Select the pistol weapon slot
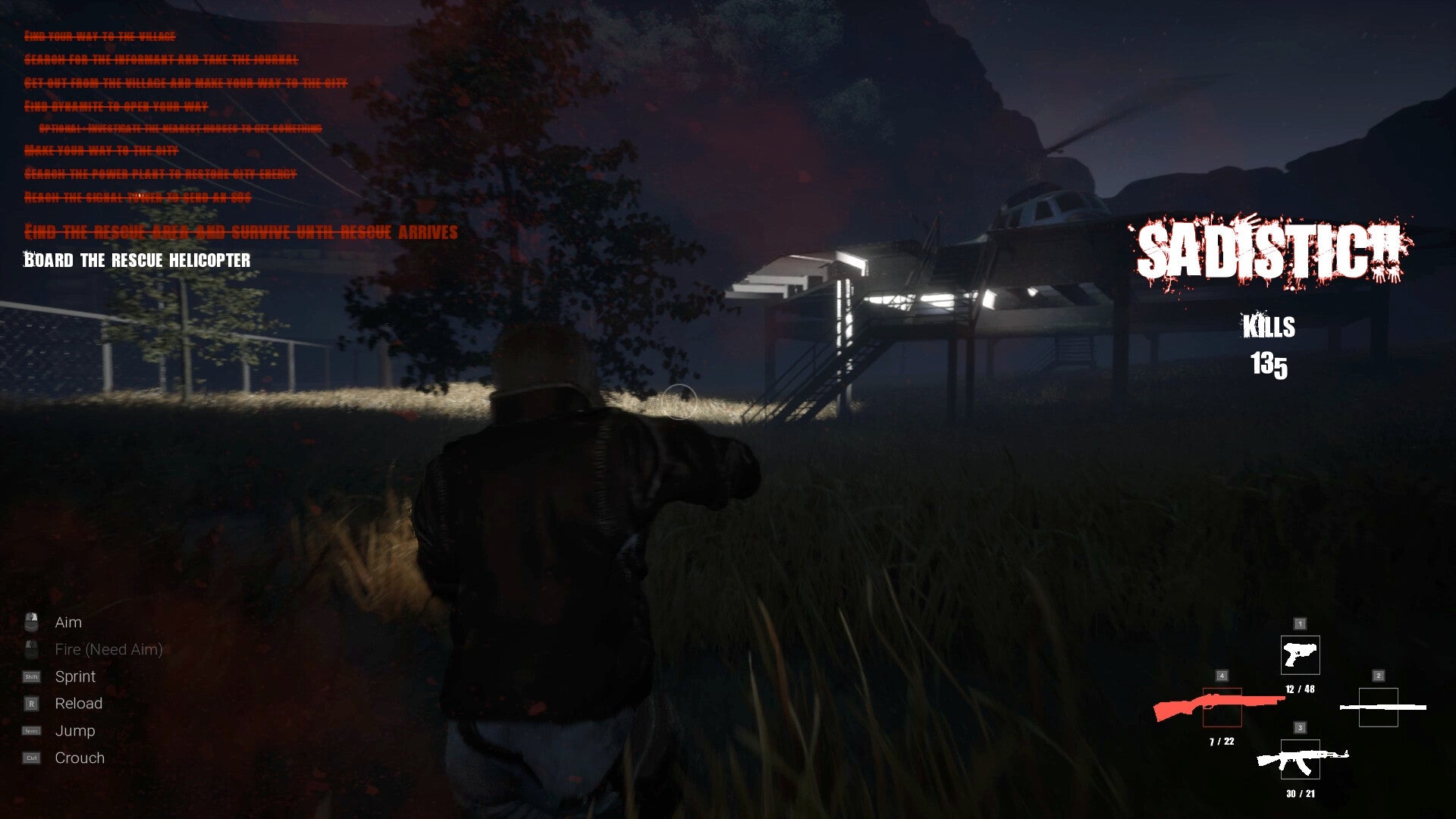Image resolution: width=1456 pixels, height=819 pixels. pyautogui.click(x=1300, y=654)
